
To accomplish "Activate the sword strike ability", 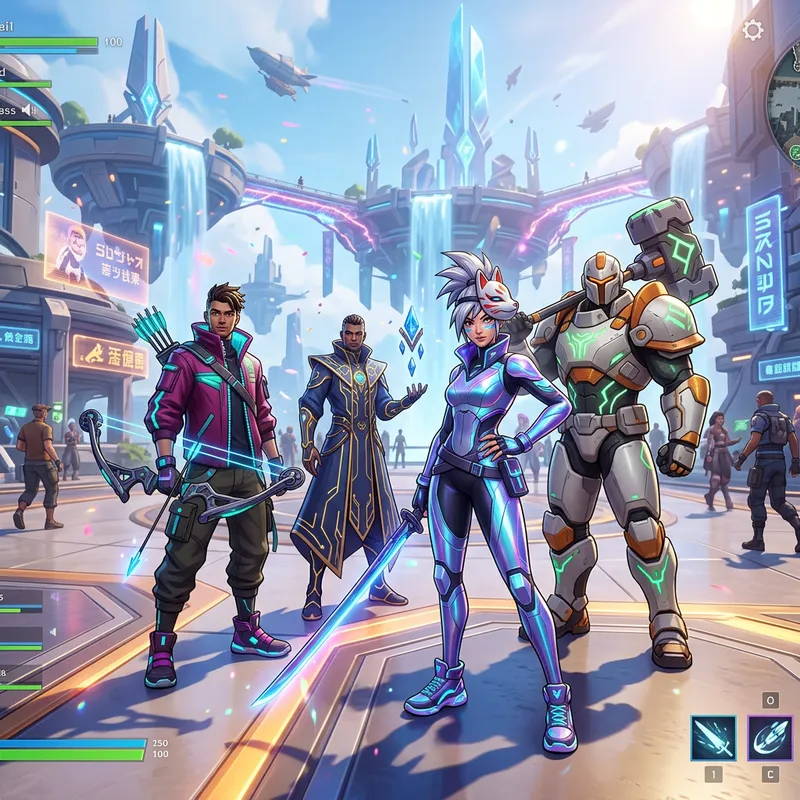I will click(713, 738).
